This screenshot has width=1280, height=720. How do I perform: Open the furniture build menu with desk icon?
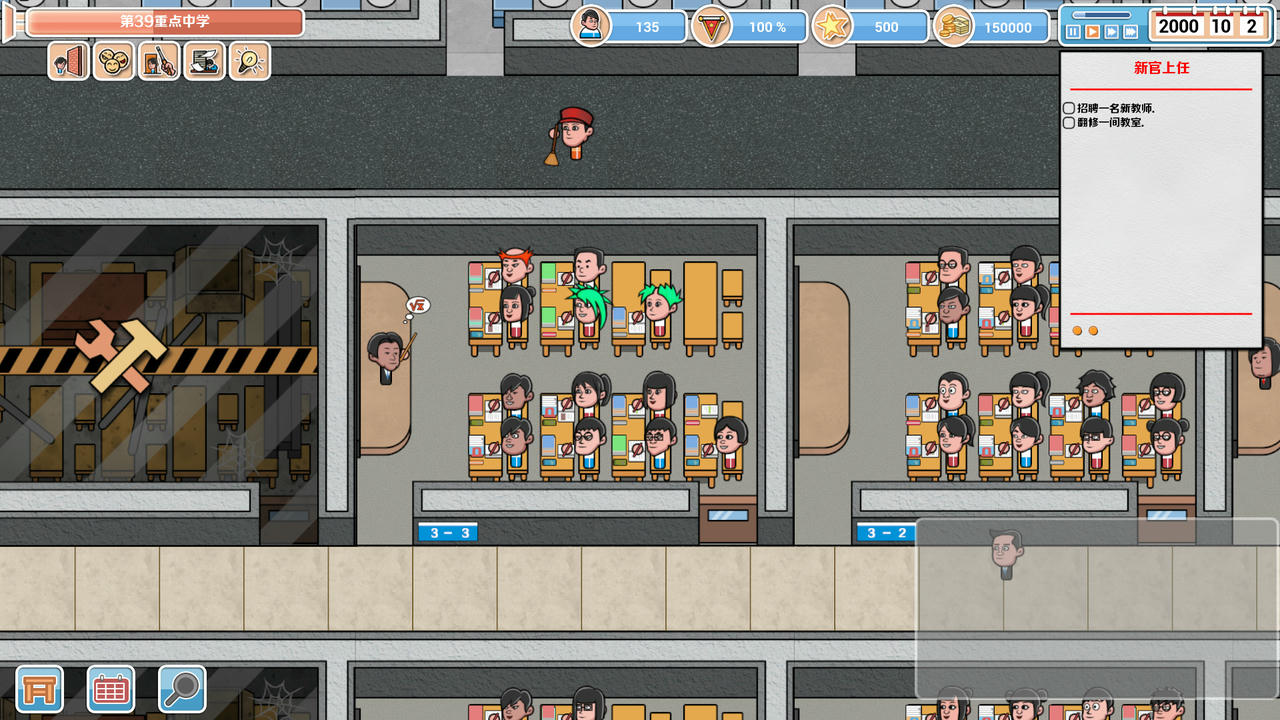(38, 689)
